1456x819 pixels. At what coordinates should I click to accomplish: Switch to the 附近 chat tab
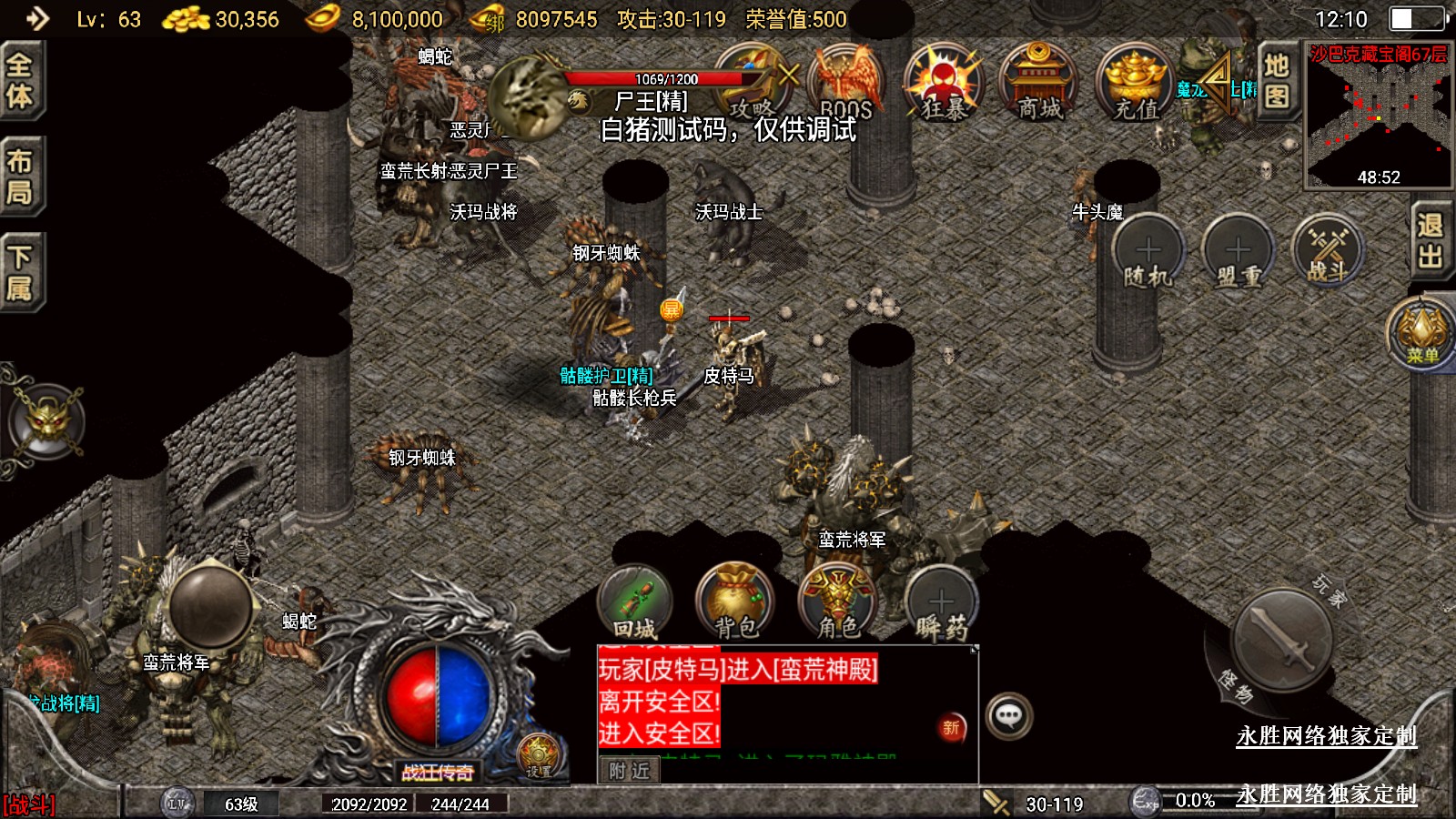click(x=630, y=771)
